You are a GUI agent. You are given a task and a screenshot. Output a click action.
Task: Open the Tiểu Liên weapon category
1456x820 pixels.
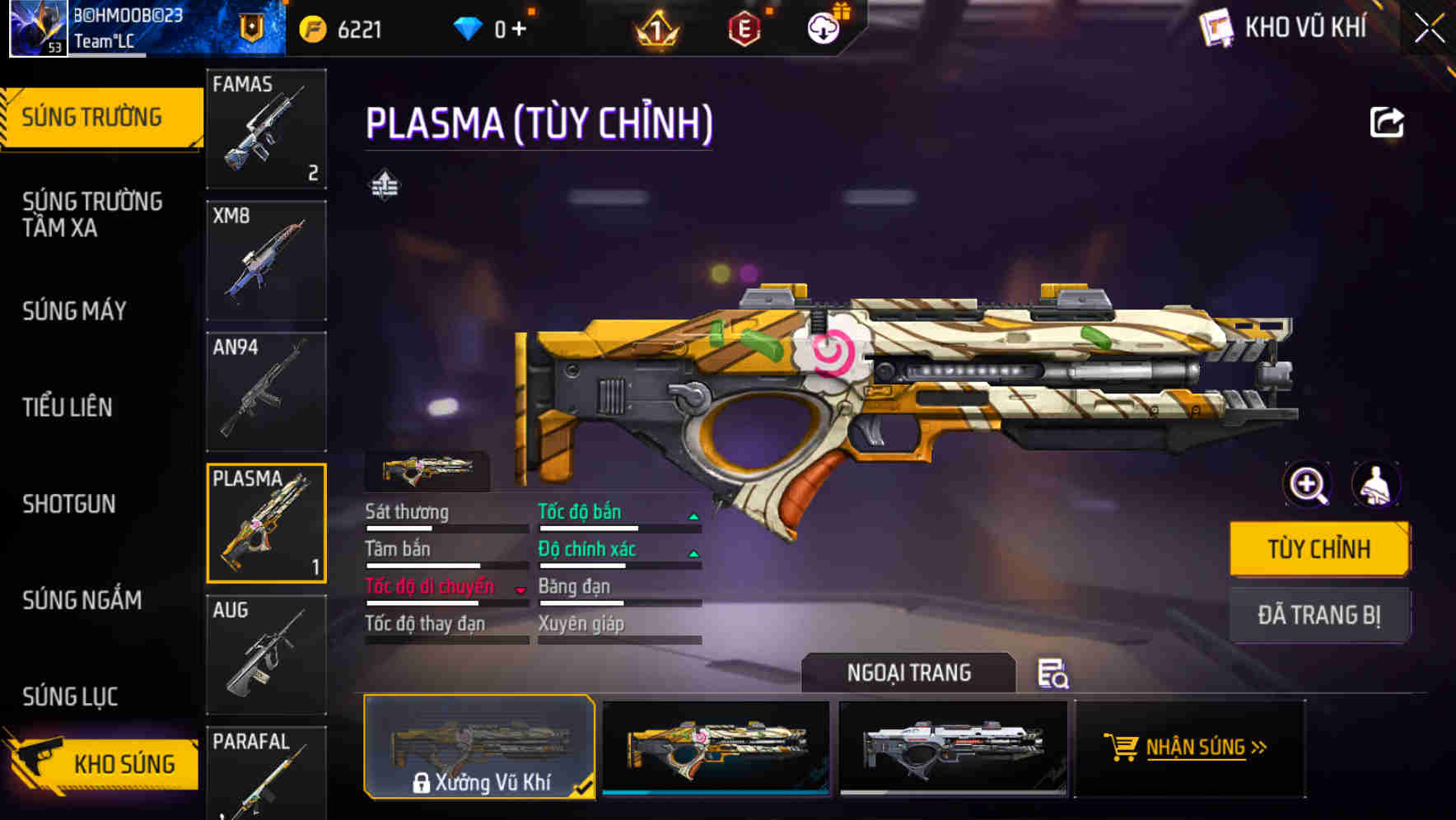click(68, 407)
